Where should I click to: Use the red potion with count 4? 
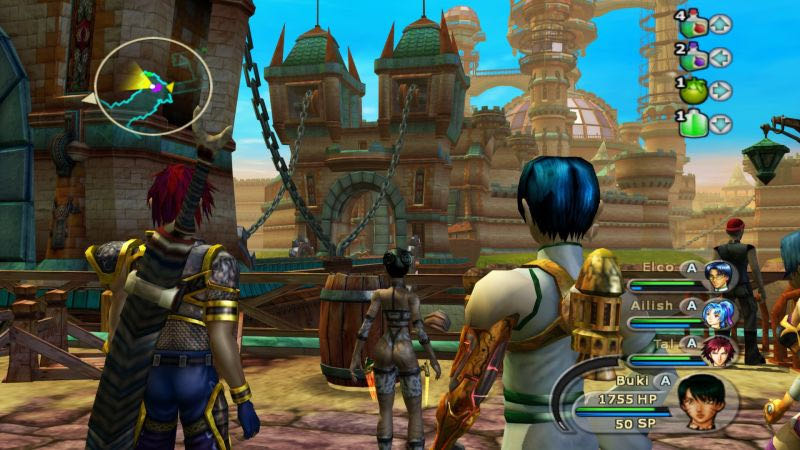click(x=692, y=24)
